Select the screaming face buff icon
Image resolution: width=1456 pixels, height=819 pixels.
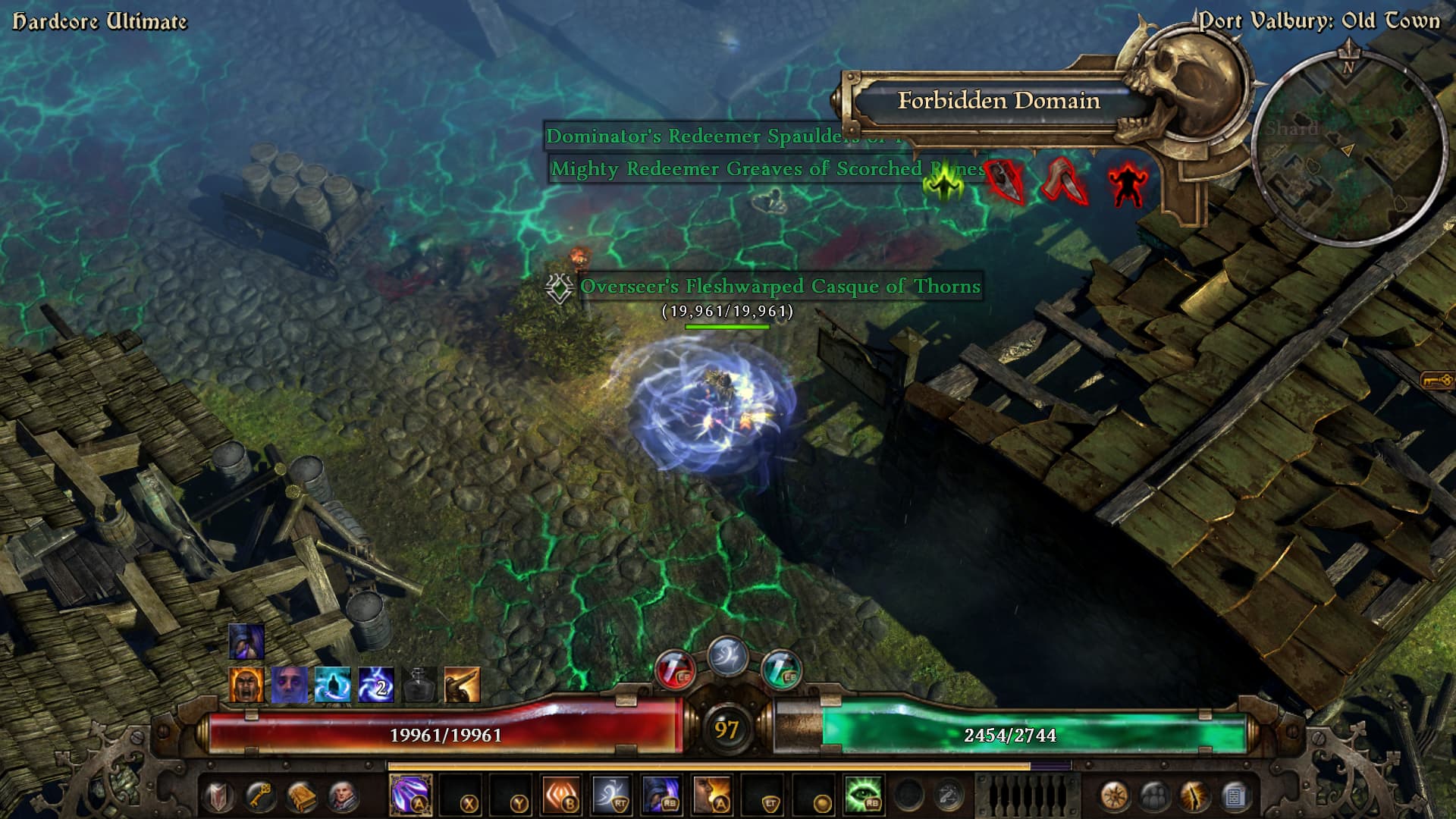coord(246,685)
